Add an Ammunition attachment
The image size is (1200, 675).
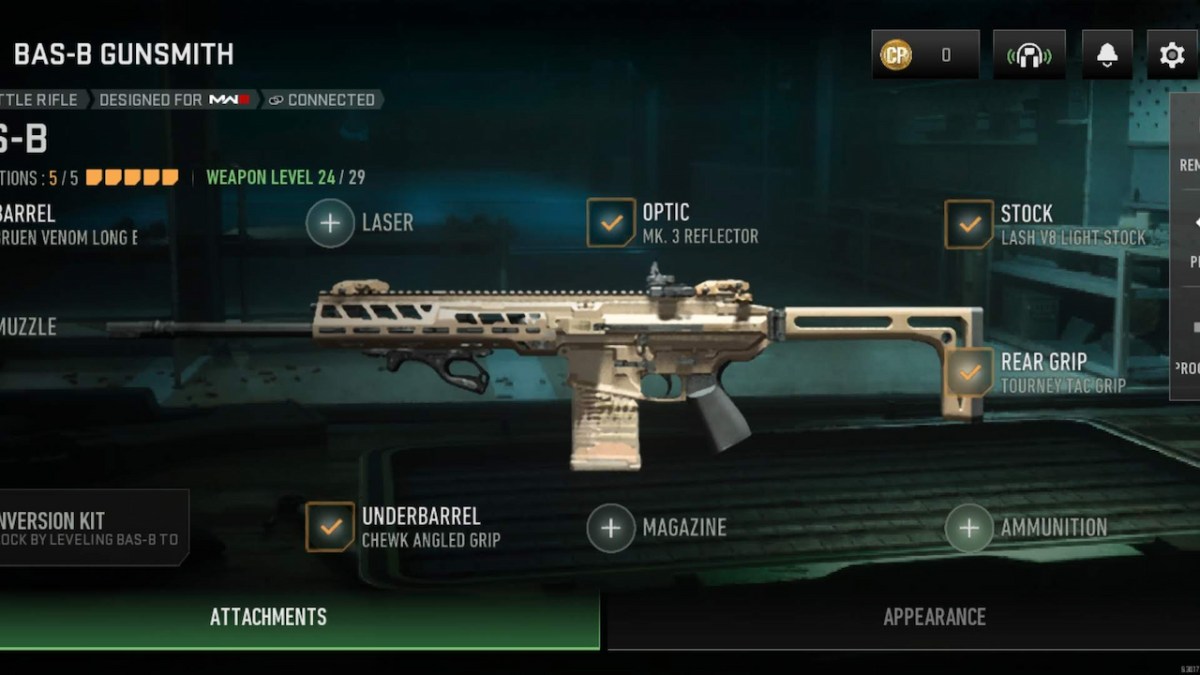(x=969, y=528)
